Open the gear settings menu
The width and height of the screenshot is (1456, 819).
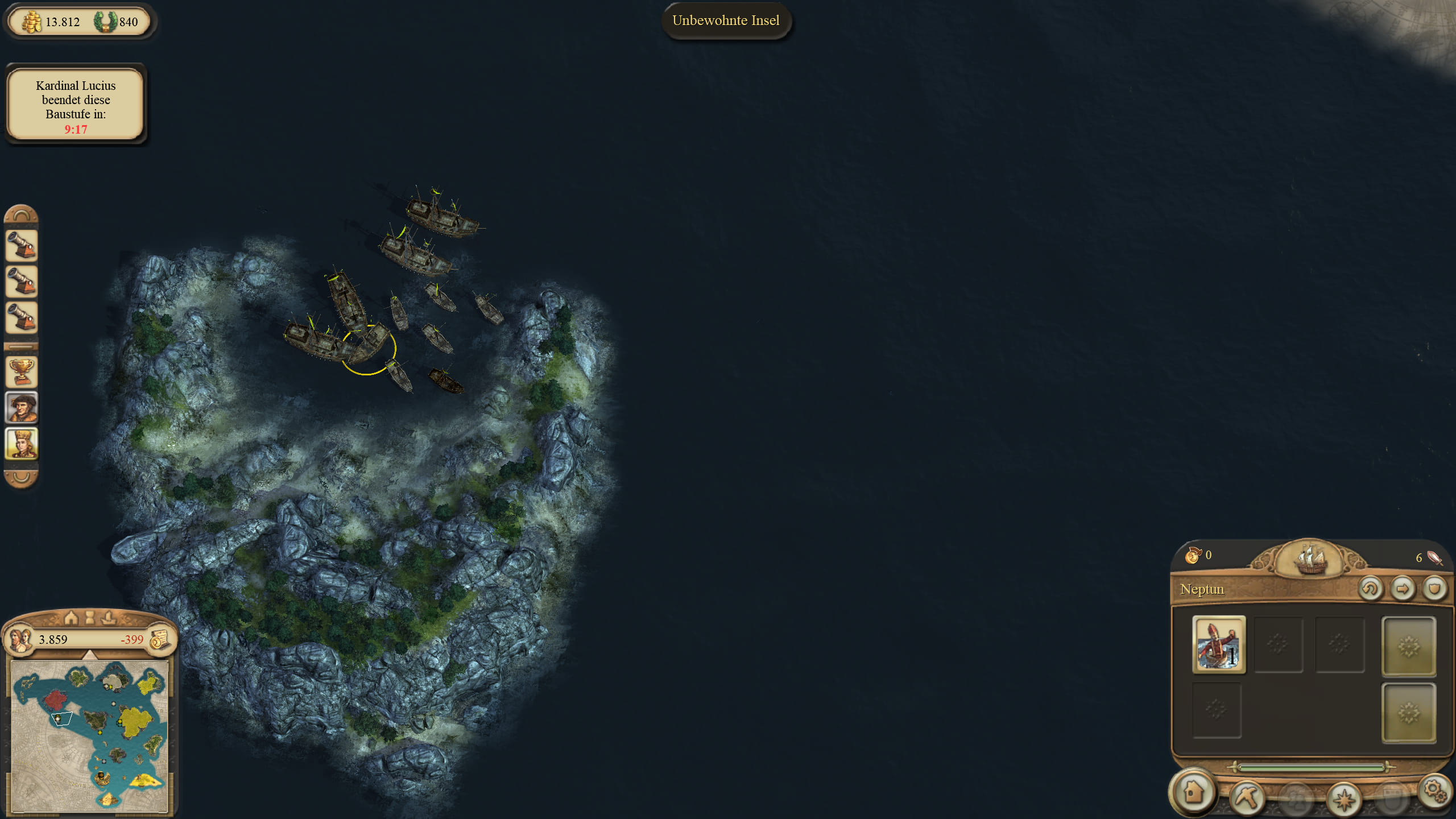pos(1433,791)
